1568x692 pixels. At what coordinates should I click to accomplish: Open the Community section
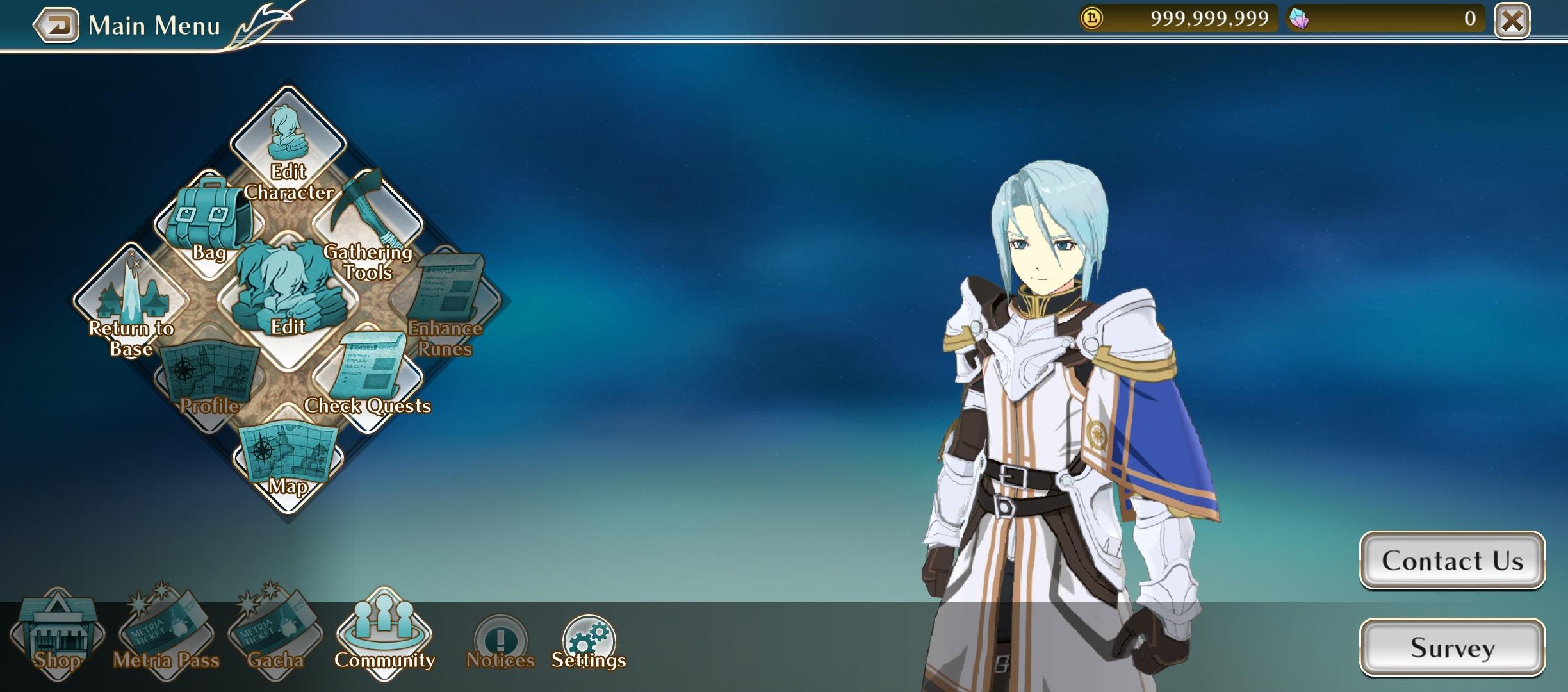384,634
